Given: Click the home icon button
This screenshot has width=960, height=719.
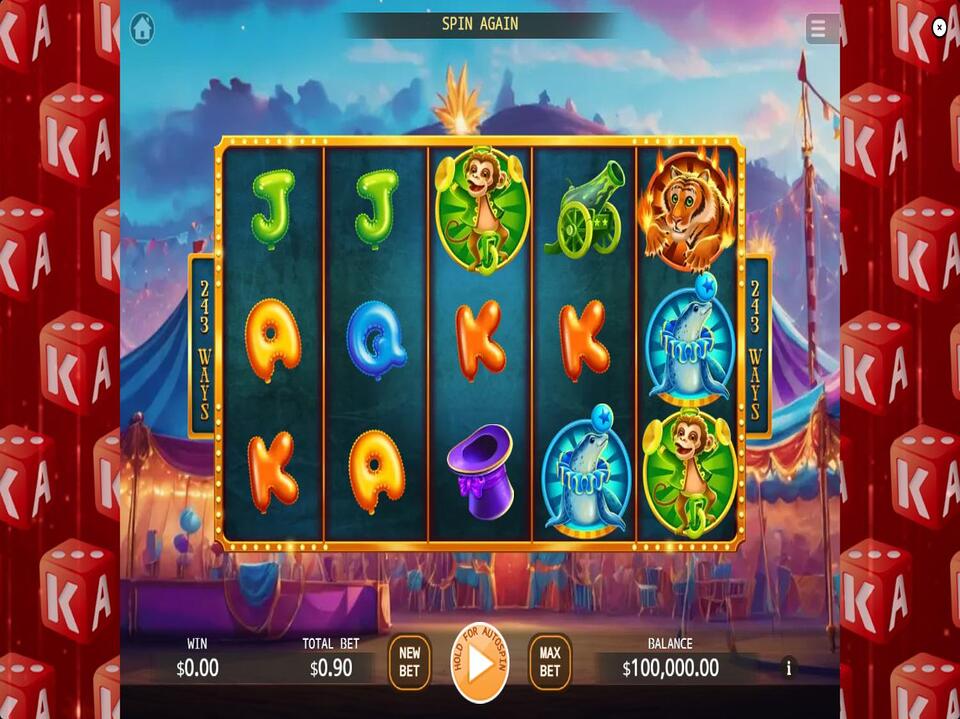Looking at the screenshot, I should 142,29.
